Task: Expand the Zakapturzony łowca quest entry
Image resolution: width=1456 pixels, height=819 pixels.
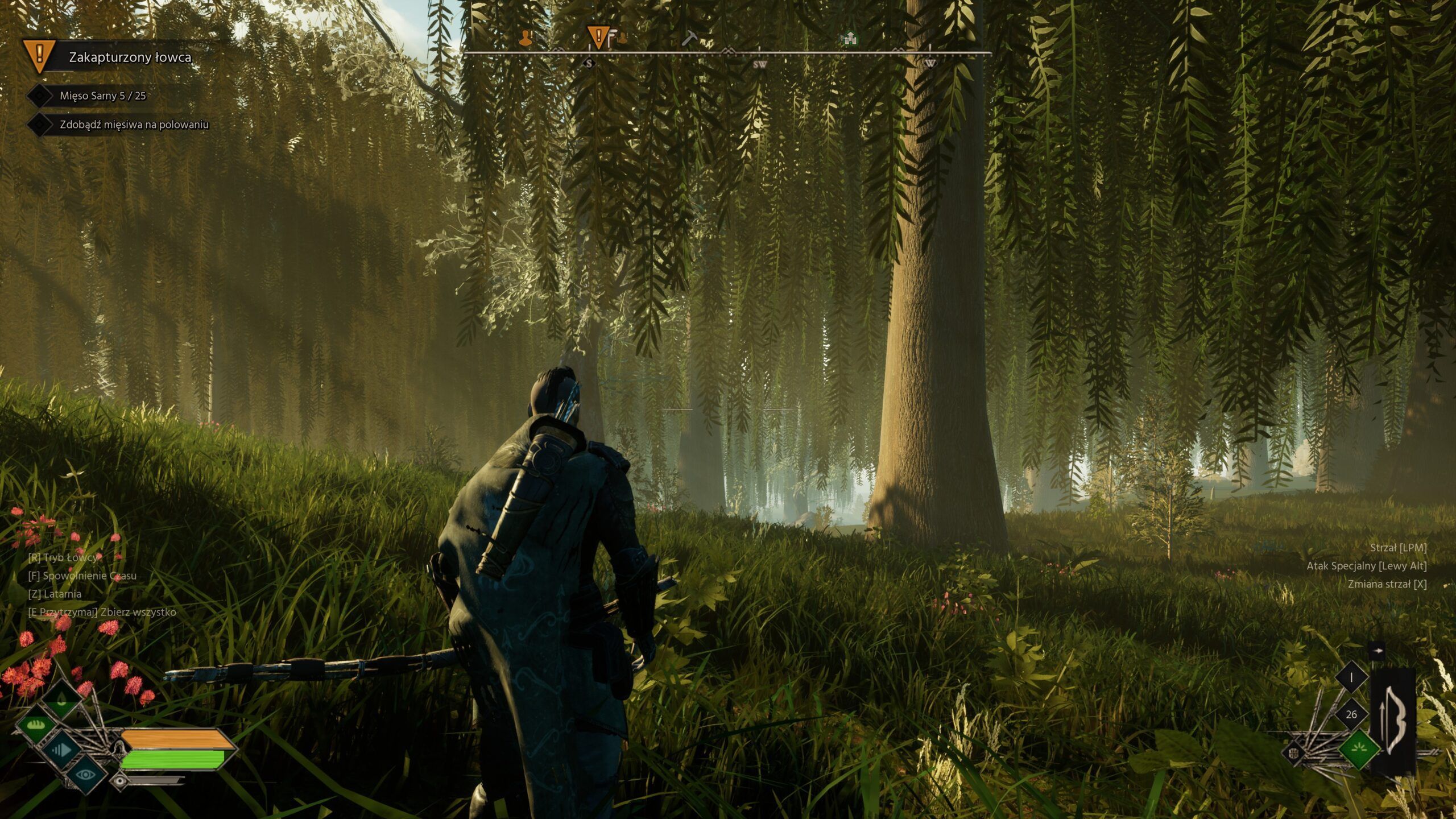Action: 131,57
